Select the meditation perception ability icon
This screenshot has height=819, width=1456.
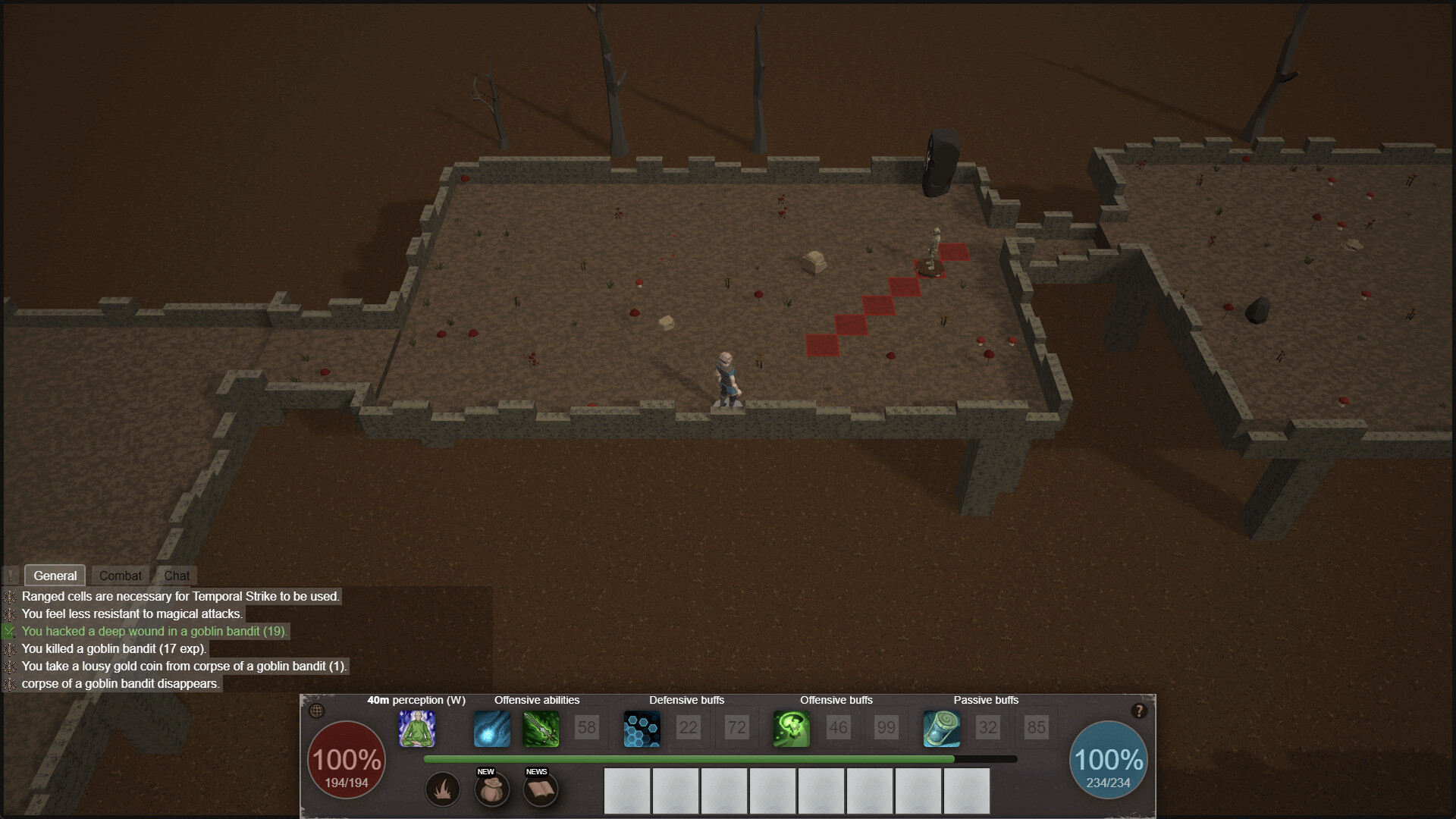click(418, 729)
